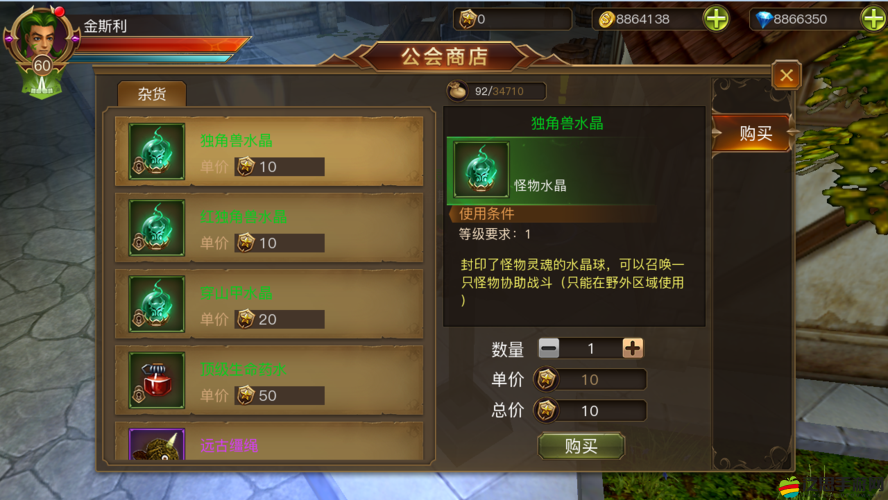Choose the 穿山甲水晶 item priced 20

click(x=268, y=304)
